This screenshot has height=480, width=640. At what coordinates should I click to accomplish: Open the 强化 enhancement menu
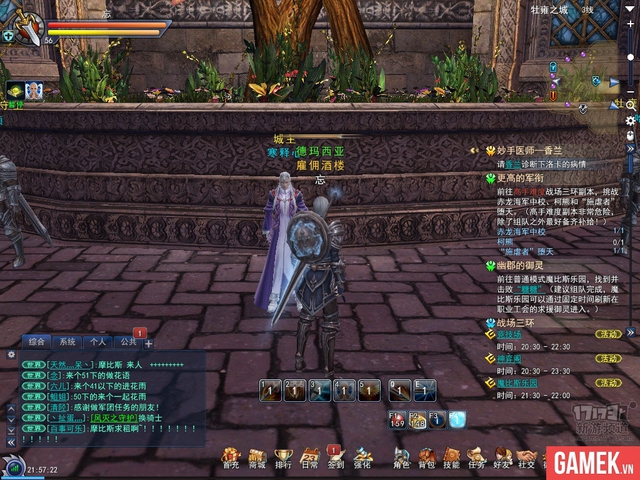point(362,458)
